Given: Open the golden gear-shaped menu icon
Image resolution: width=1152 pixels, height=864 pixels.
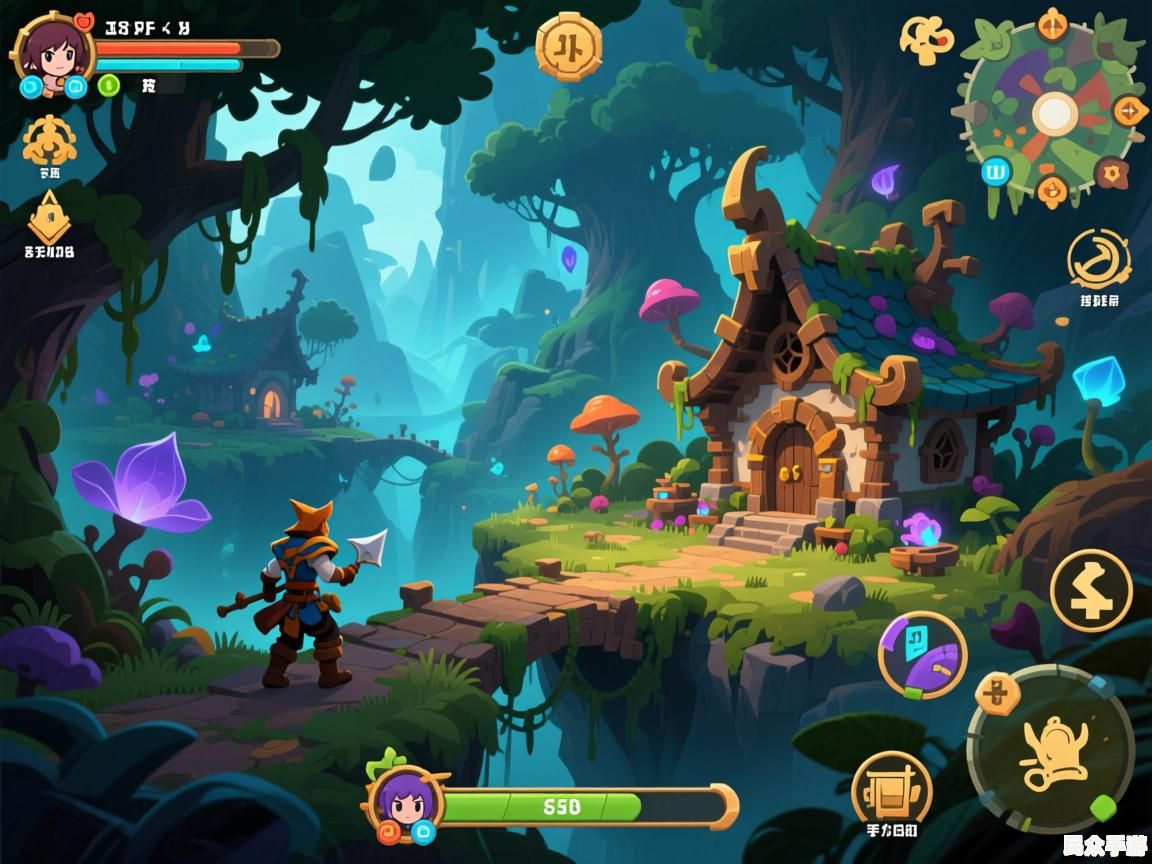Looking at the screenshot, I should point(49,141).
